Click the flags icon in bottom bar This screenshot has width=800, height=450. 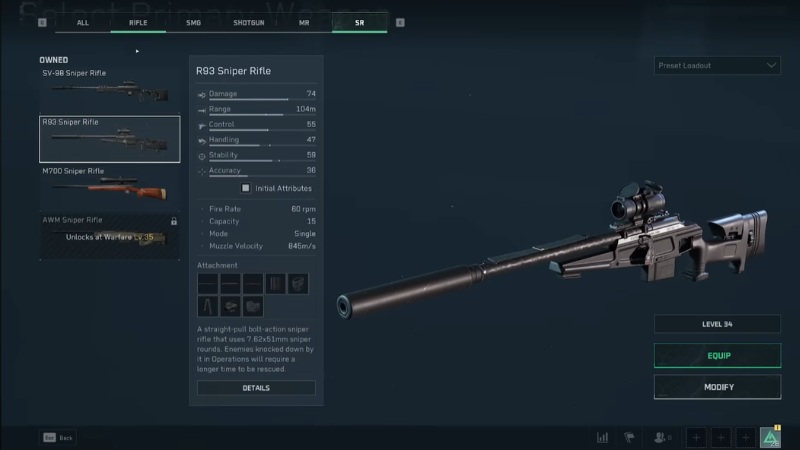[x=630, y=437]
